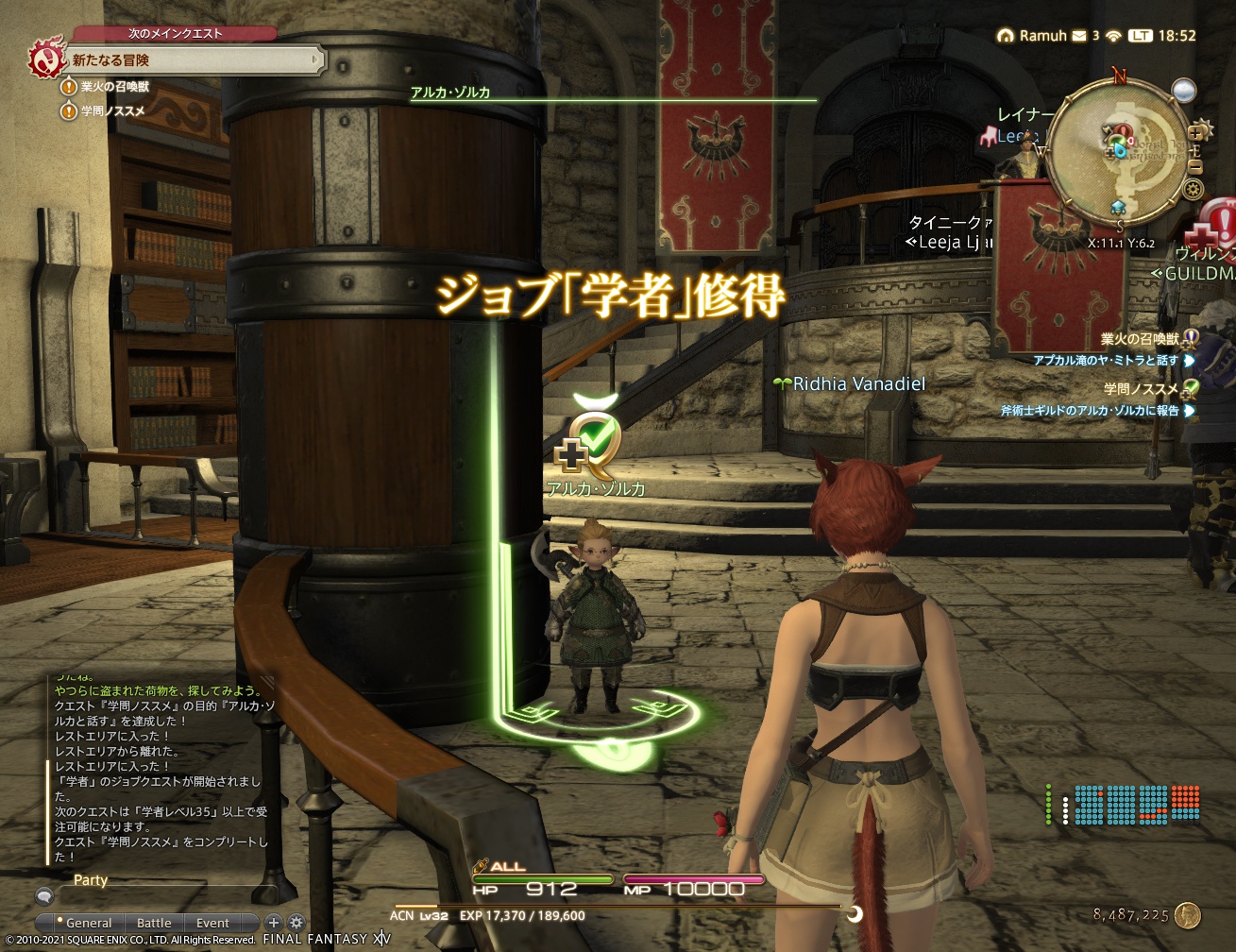Screen dimensions: 1236x952
Task: Toggle the LT clock time display
Action: tap(1141, 37)
